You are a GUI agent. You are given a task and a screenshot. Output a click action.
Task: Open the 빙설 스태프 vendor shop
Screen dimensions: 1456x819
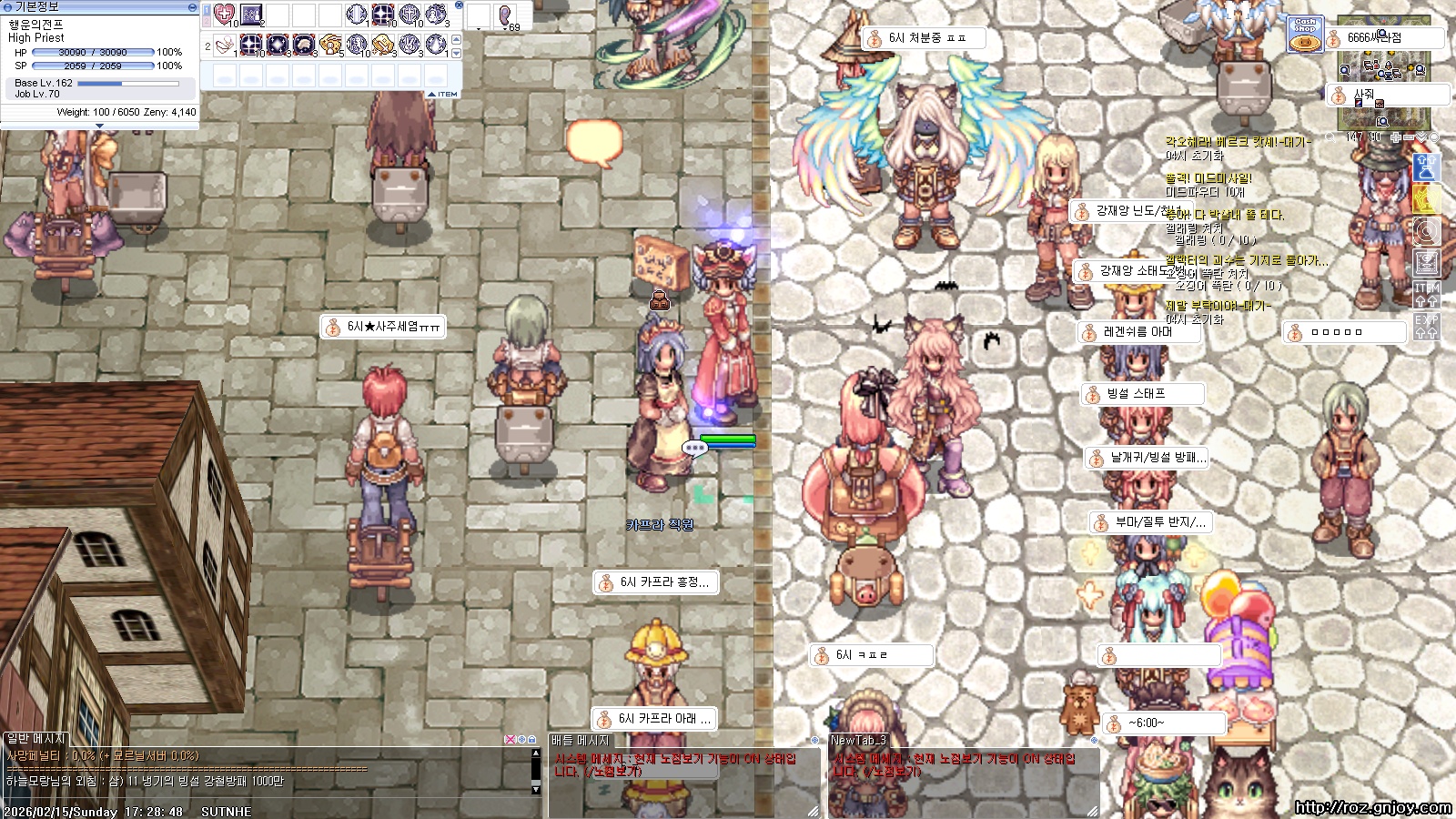tap(1142, 394)
